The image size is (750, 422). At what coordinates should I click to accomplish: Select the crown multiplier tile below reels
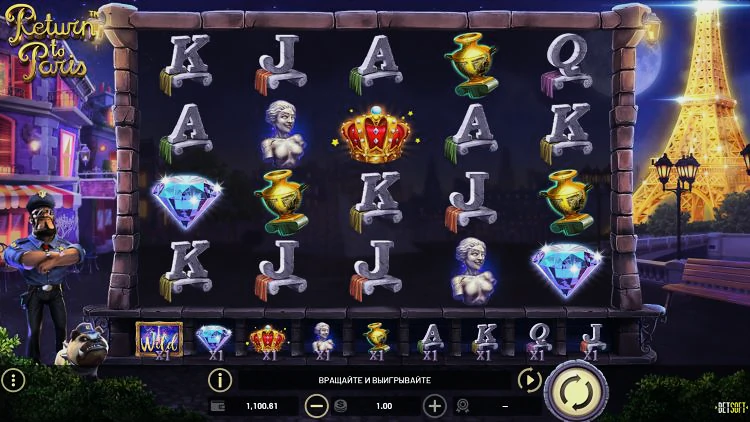pyautogui.click(x=268, y=340)
